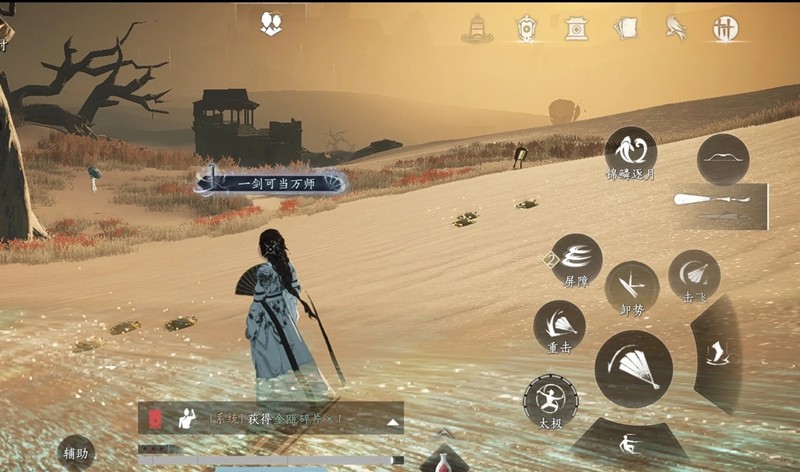Open the shield emblem menu icon
This screenshot has height=472, width=800.
pyautogui.click(x=526, y=27)
